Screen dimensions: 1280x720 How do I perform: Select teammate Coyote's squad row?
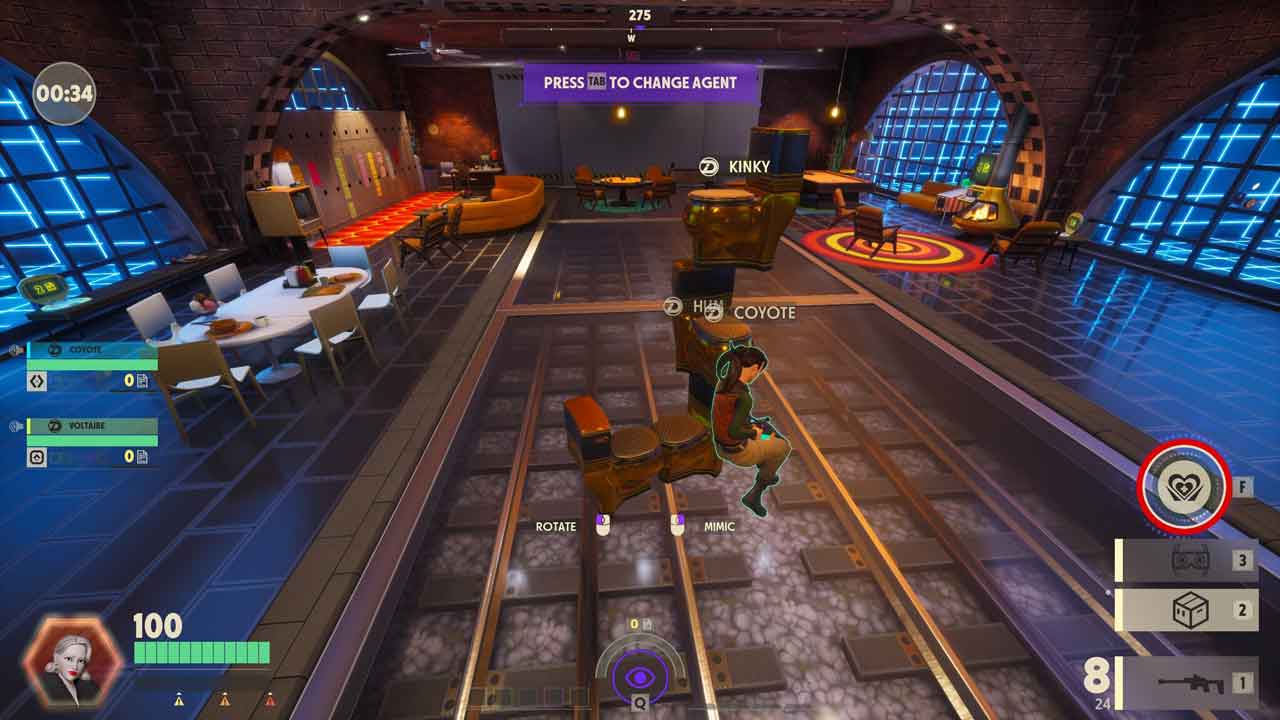(x=91, y=365)
